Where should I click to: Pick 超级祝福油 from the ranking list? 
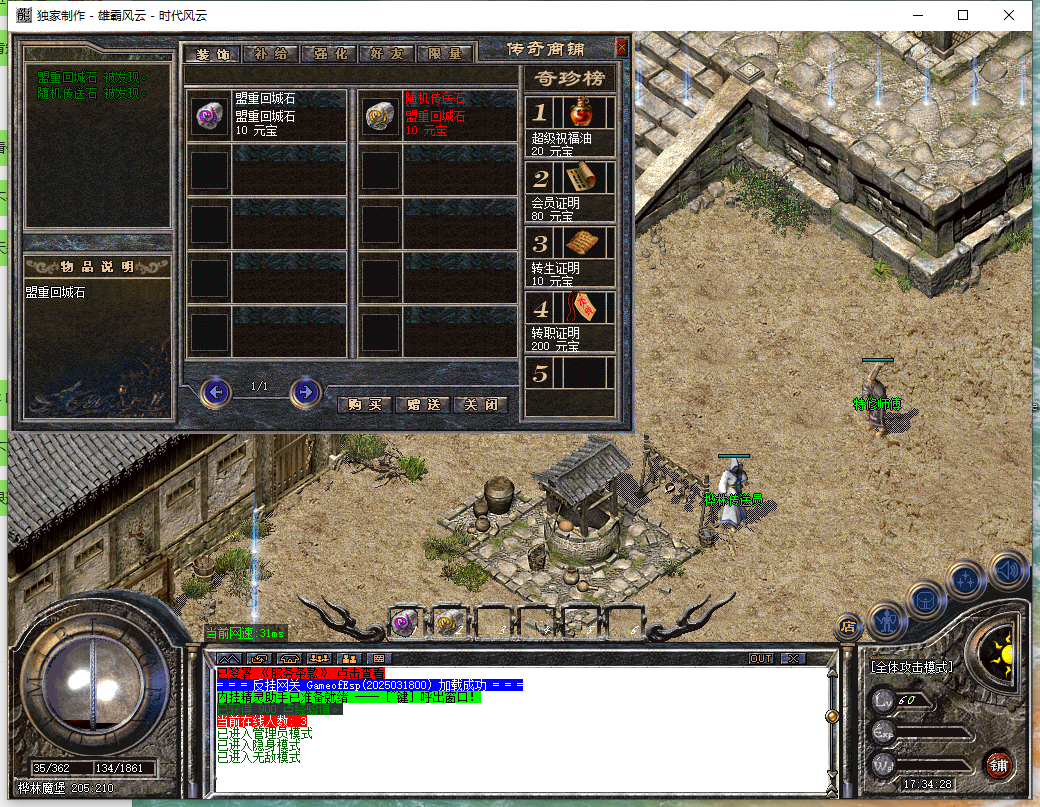[578, 113]
